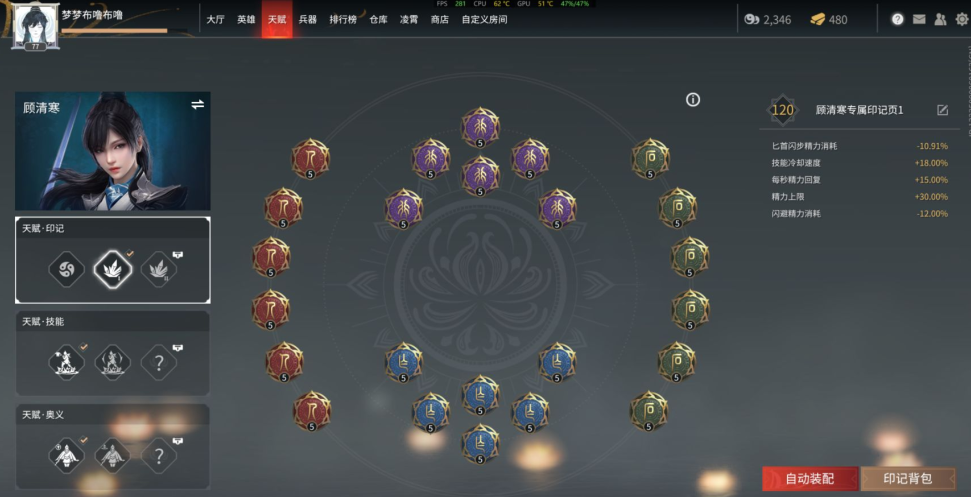The height and width of the screenshot is (497, 971).
Task: Show the 排行榜 leaderboard
Action: point(343,19)
